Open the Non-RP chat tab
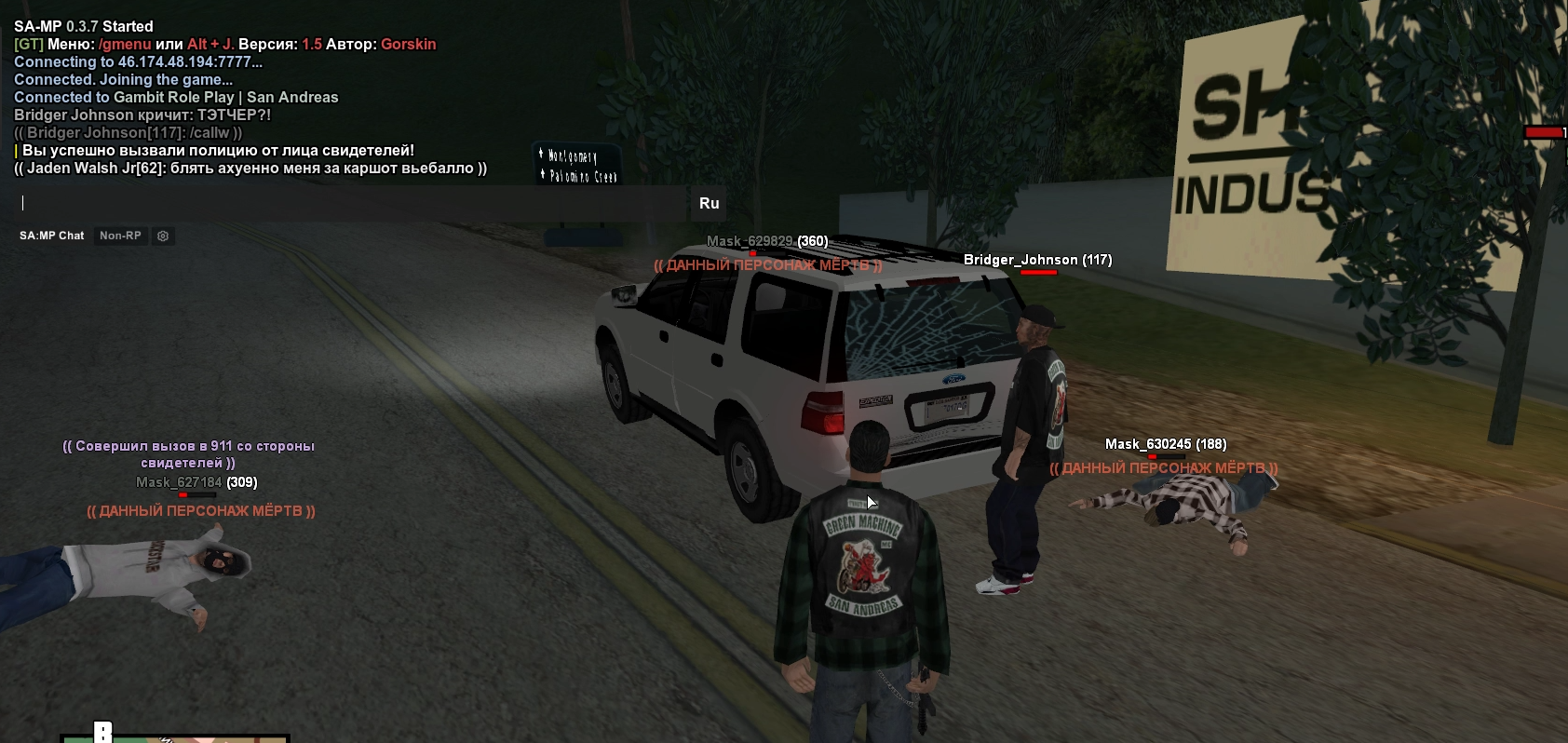1568x743 pixels. [120, 236]
